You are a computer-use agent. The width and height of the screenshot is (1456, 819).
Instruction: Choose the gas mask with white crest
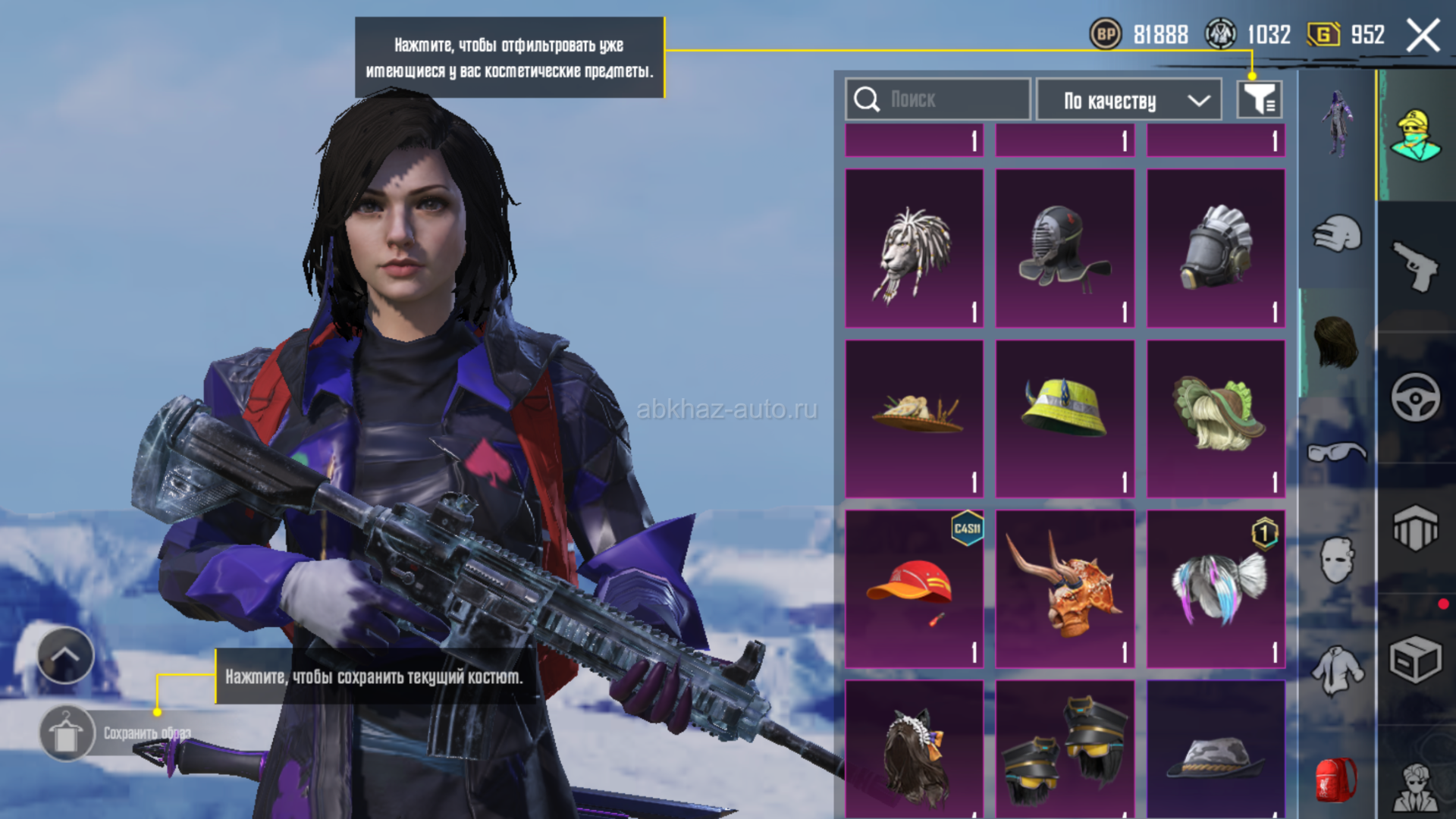(x=1215, y=249)
